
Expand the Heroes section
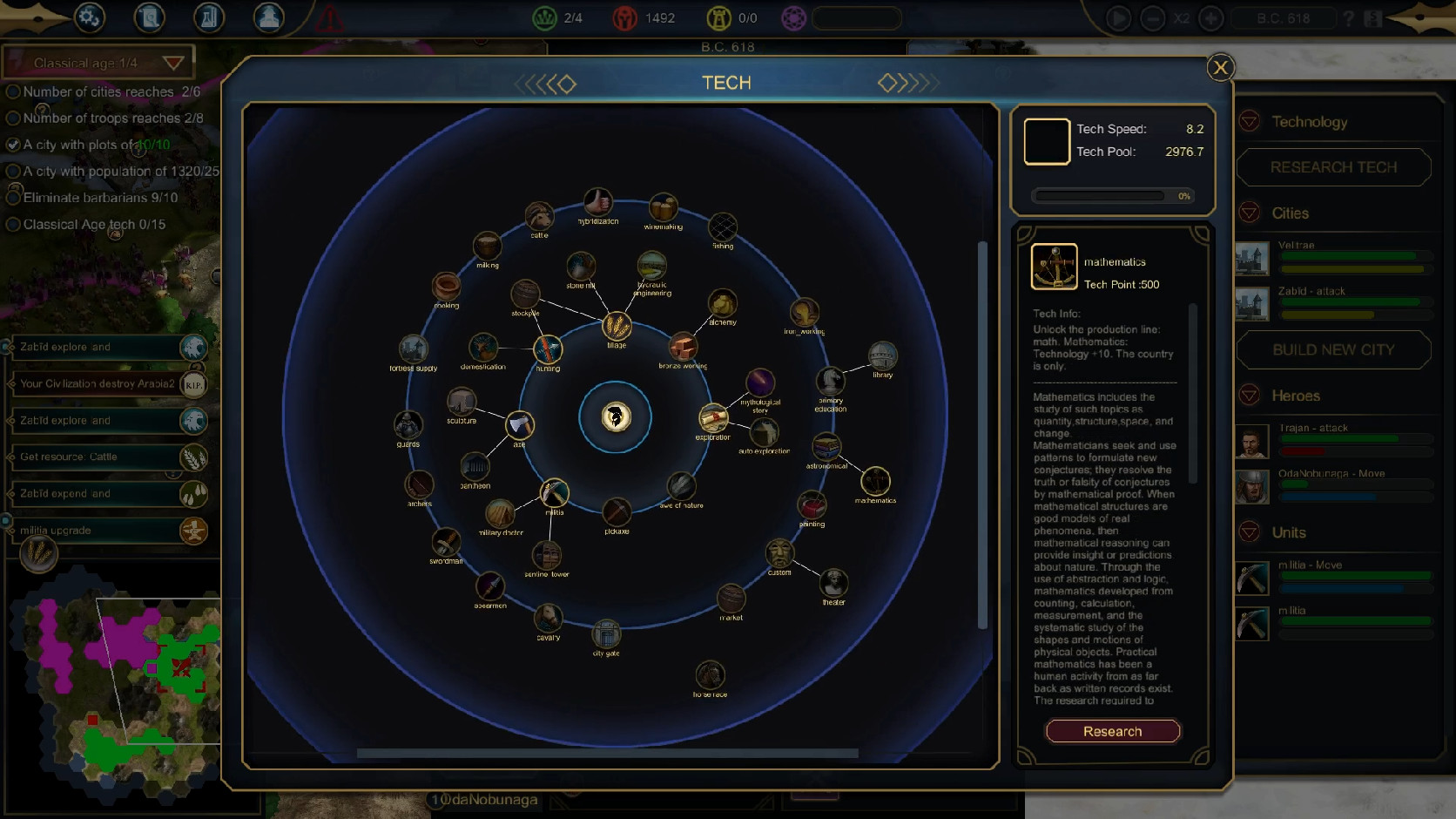point(1251,395)
